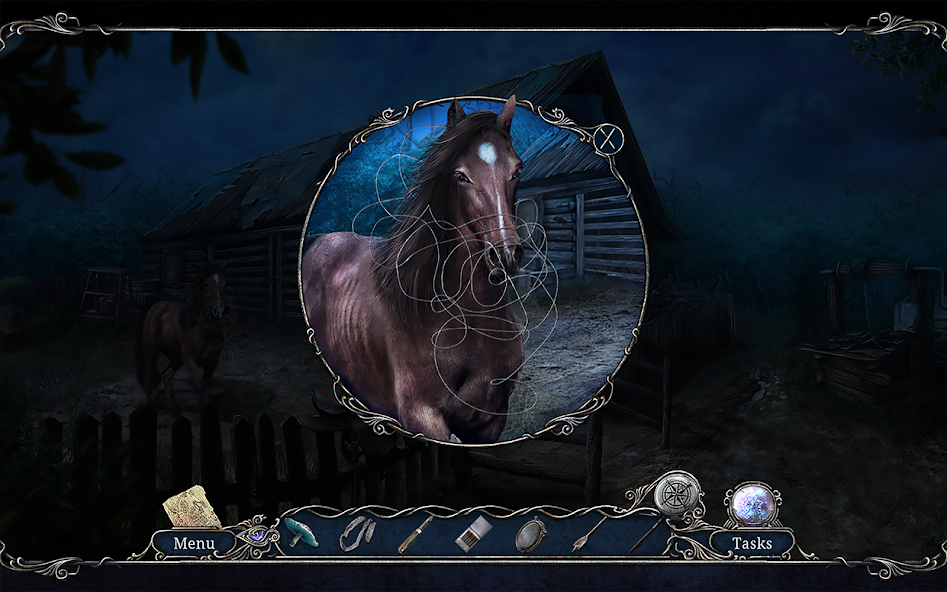Click the purple eye ornament icon
Screen dimensions: 947x592
(257, 534)
